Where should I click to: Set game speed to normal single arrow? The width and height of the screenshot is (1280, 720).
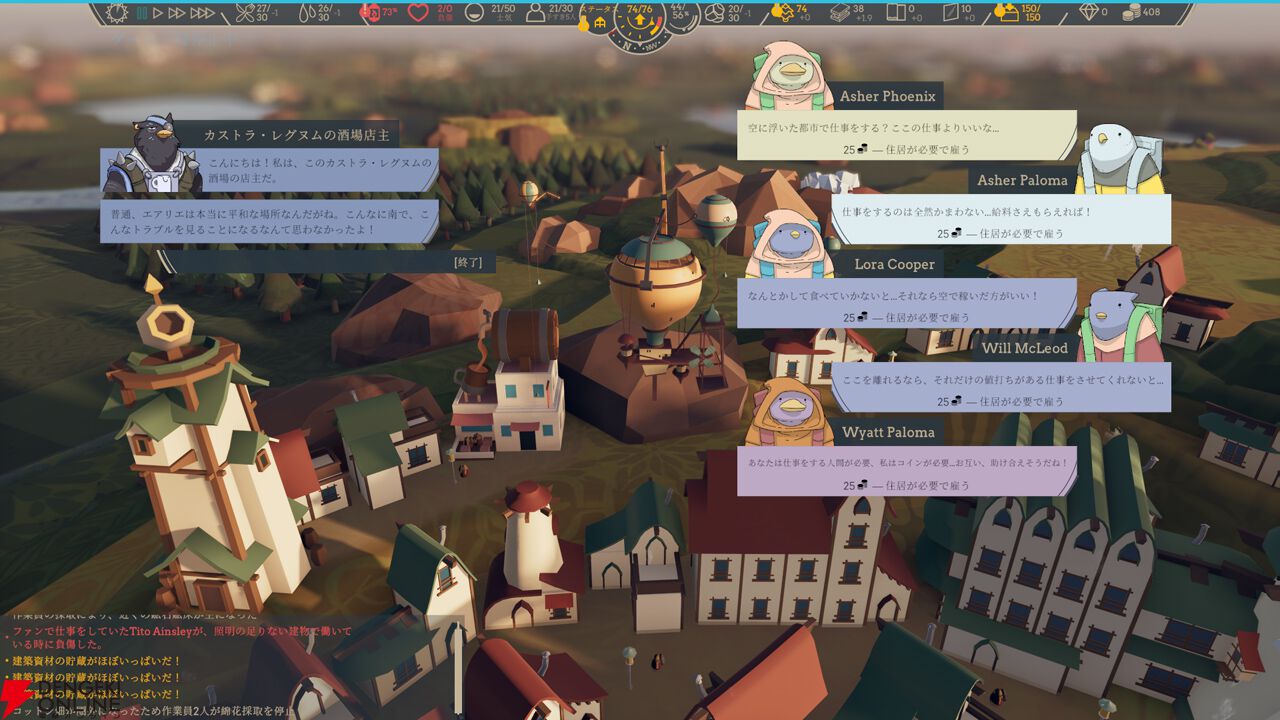pos(158,13)
